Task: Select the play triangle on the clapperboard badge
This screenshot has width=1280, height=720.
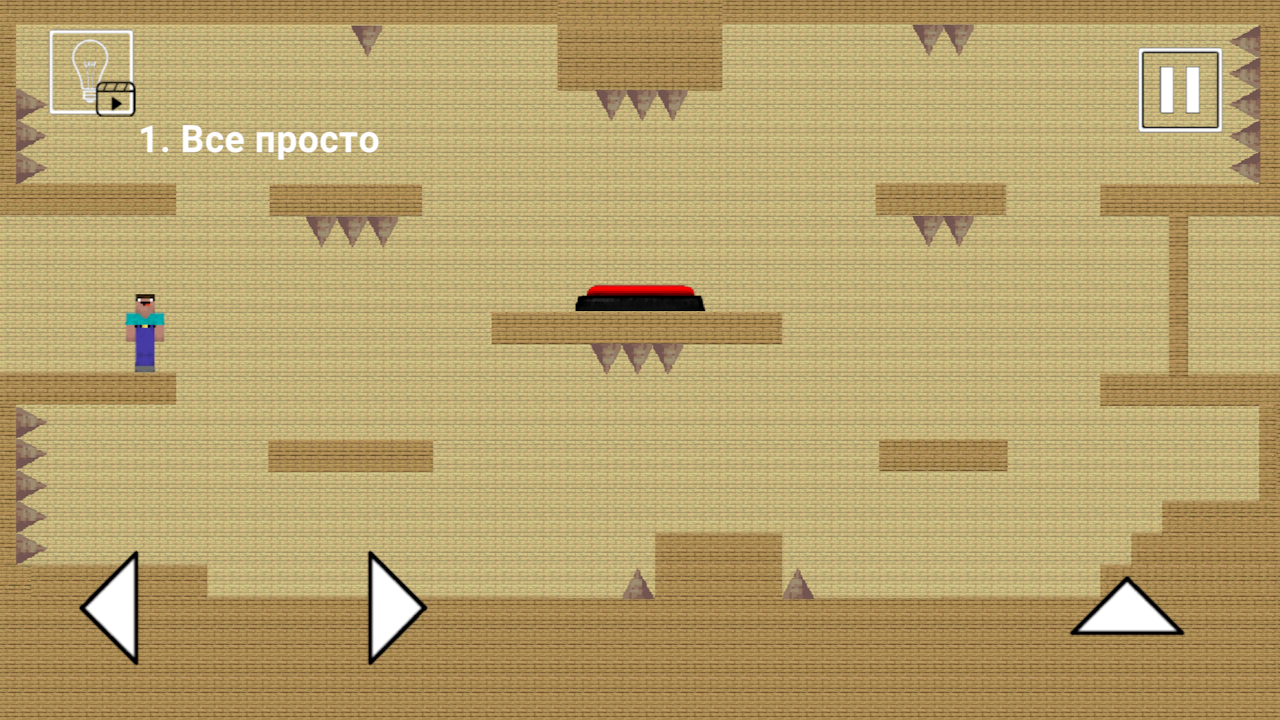Action: pos(117,104)
